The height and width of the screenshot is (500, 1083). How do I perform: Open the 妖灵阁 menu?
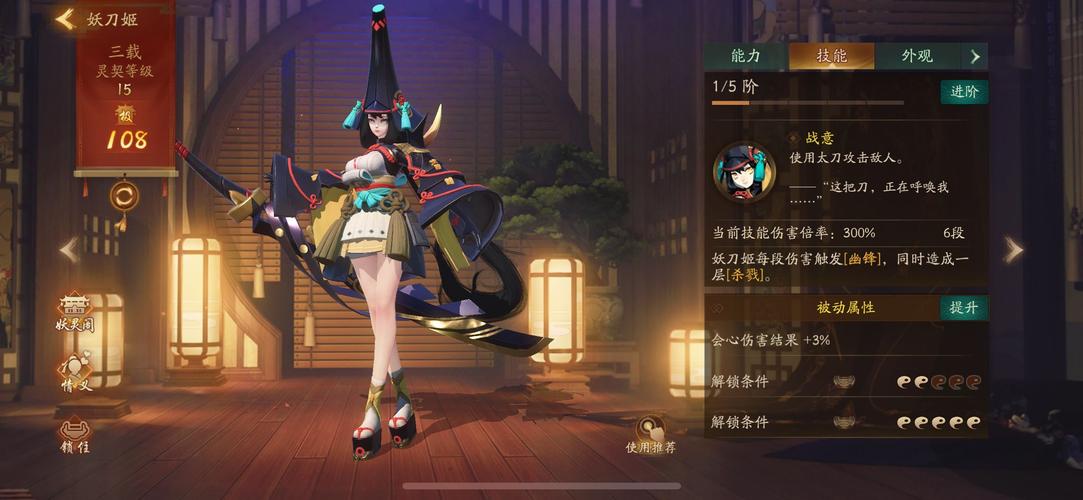tap(76, 312)
